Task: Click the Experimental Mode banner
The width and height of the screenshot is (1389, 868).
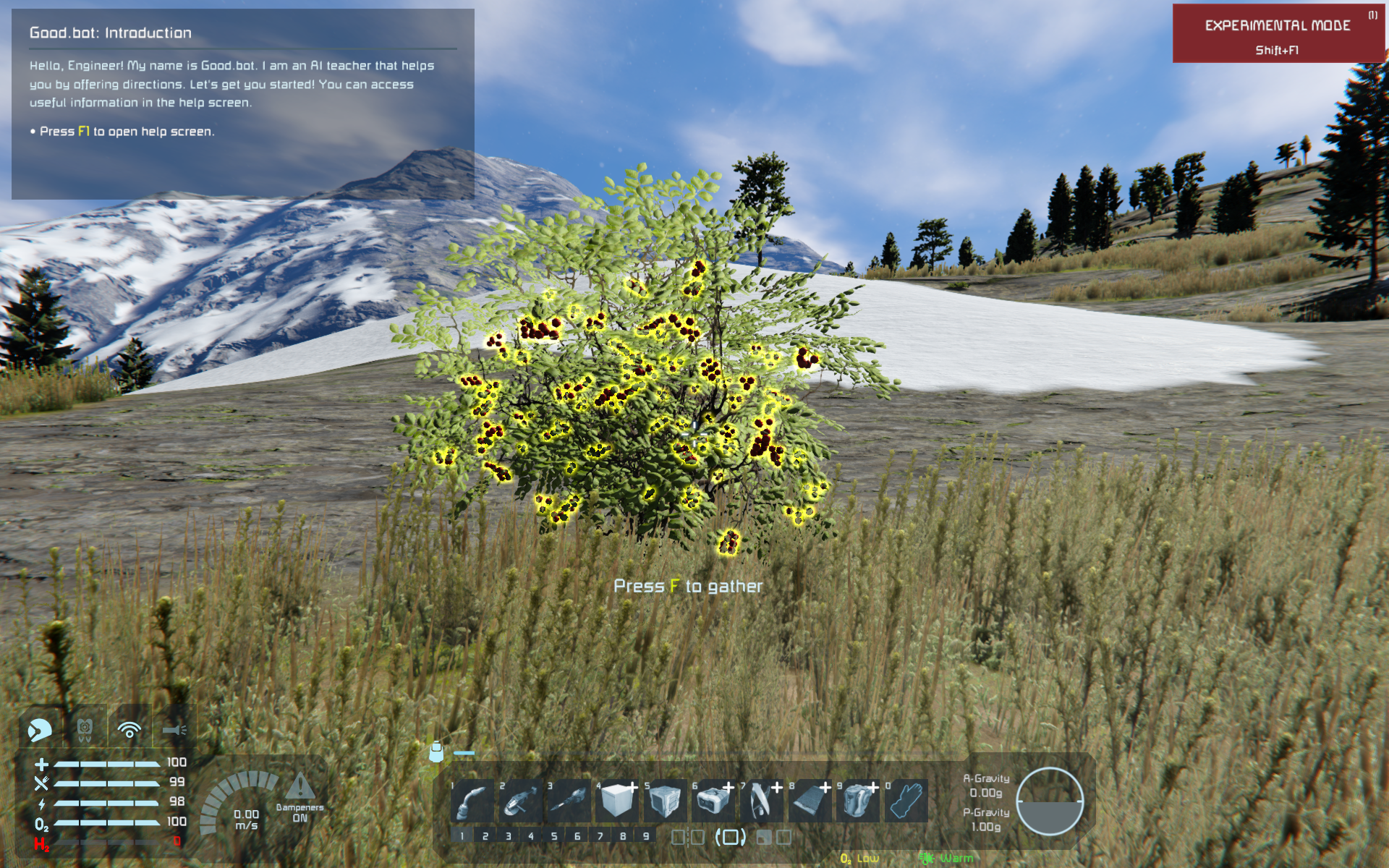Action: [x=1278, y=34]
